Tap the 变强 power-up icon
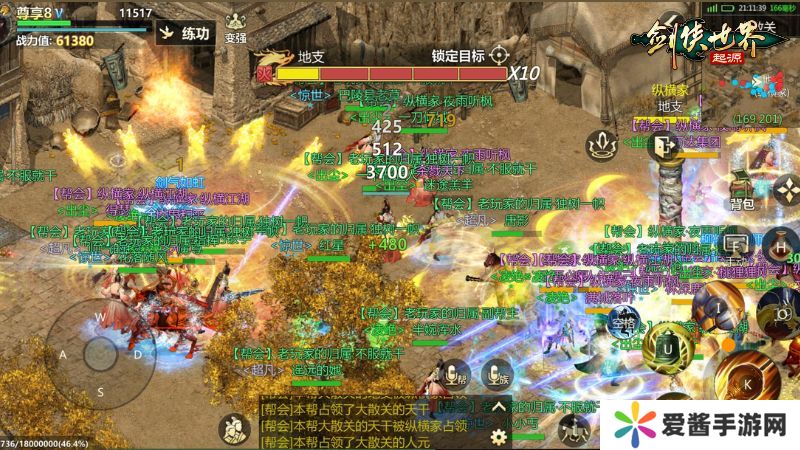This screenshot has height=450, width=800. [x=236, y=27]
